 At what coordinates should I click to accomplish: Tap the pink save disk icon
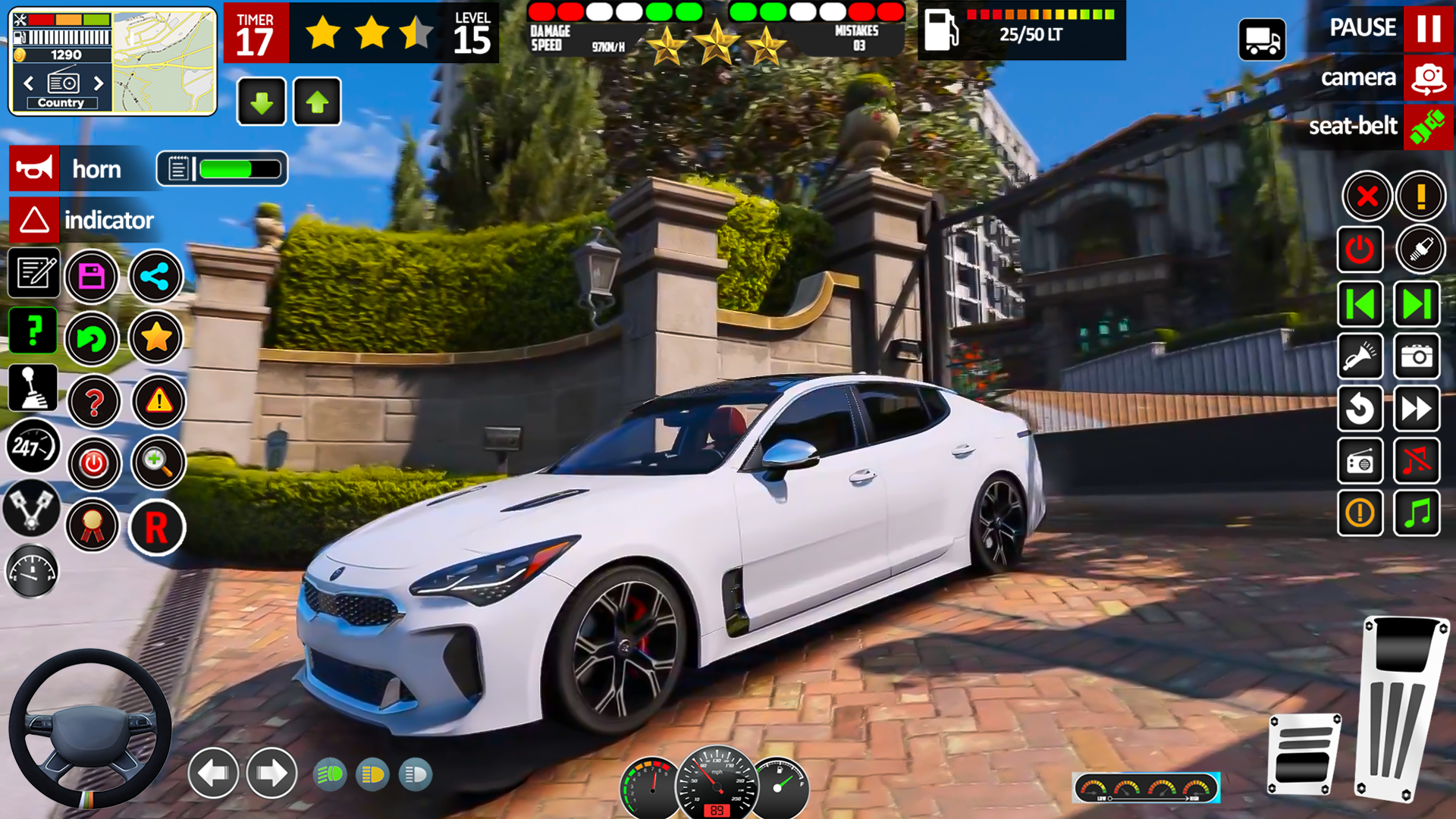(92, 276)
